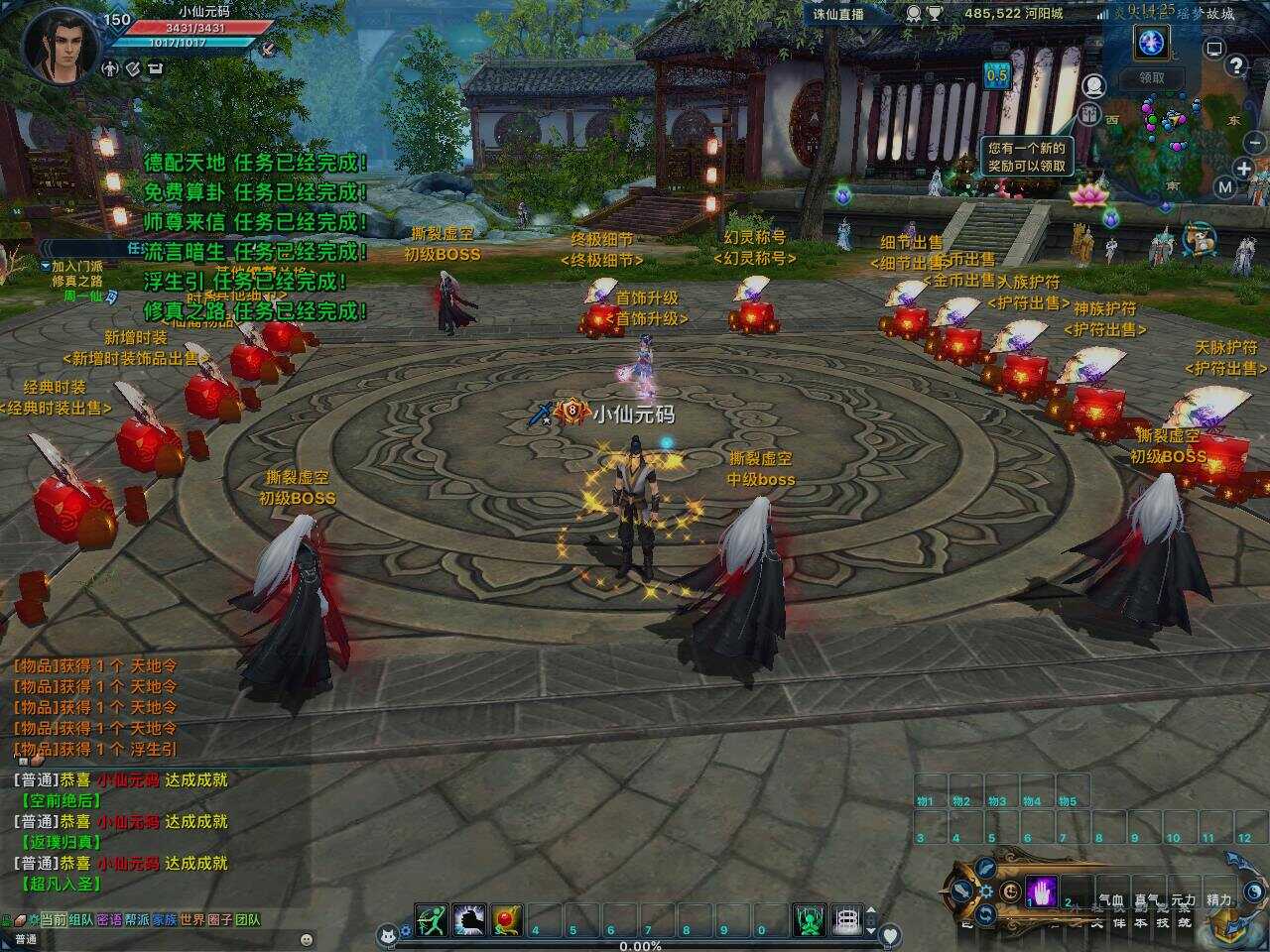Use the red orb hotbar item
This screenshot has height=952, width=1270.
507,920
